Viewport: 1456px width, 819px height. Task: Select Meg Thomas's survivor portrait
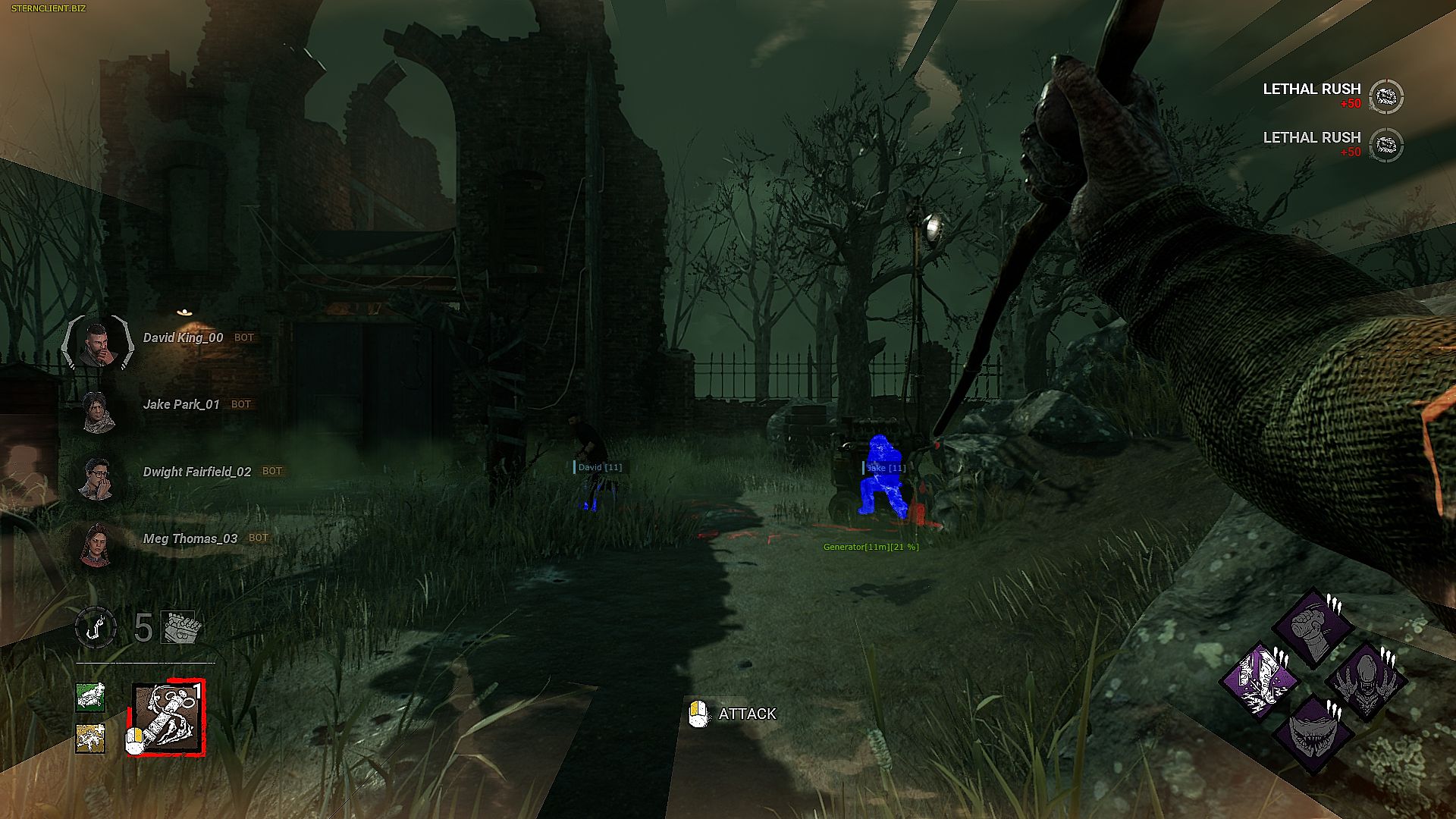pos(96,544)
